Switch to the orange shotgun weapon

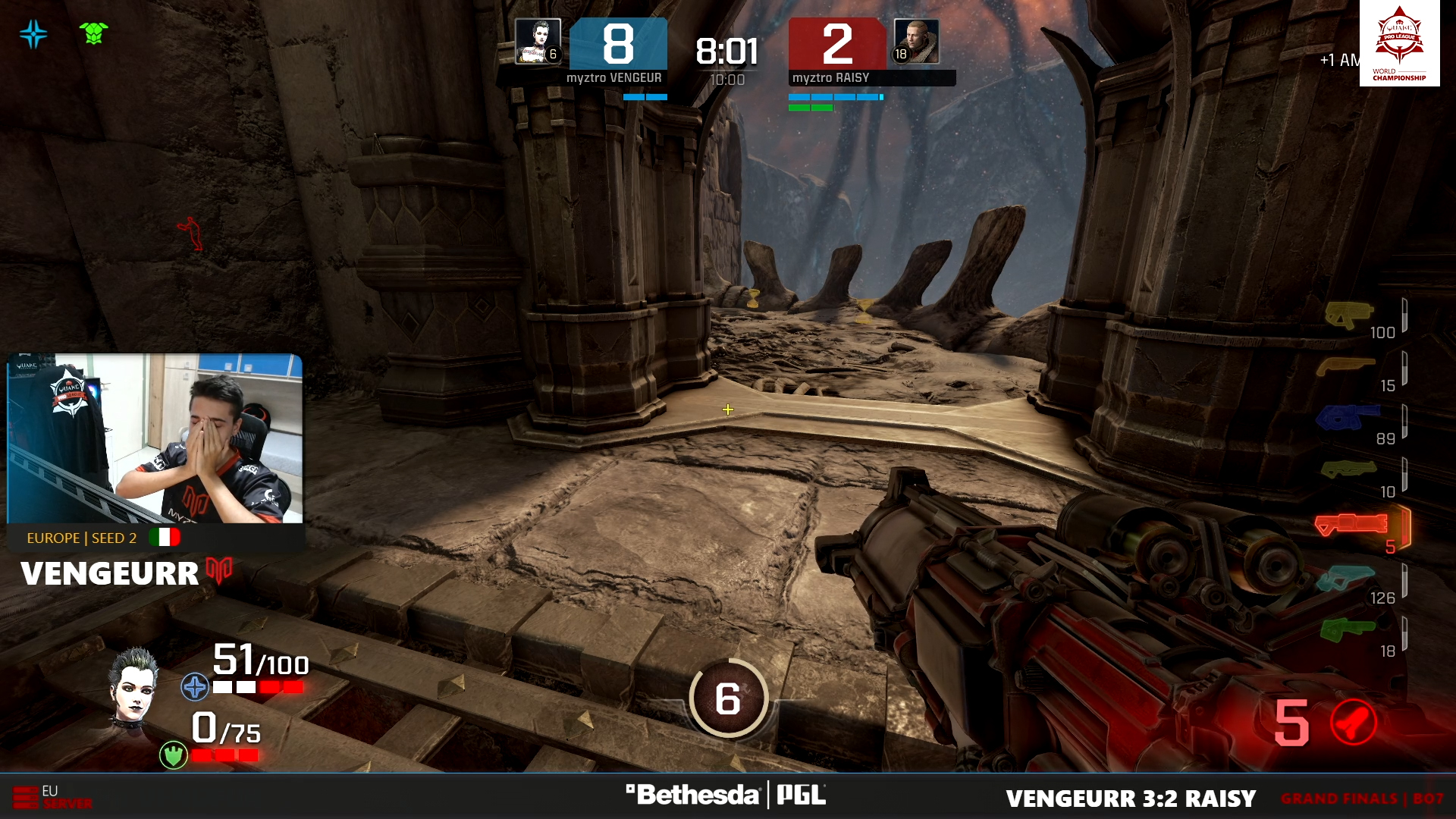pyautogui.click(x=1345, y=367)
